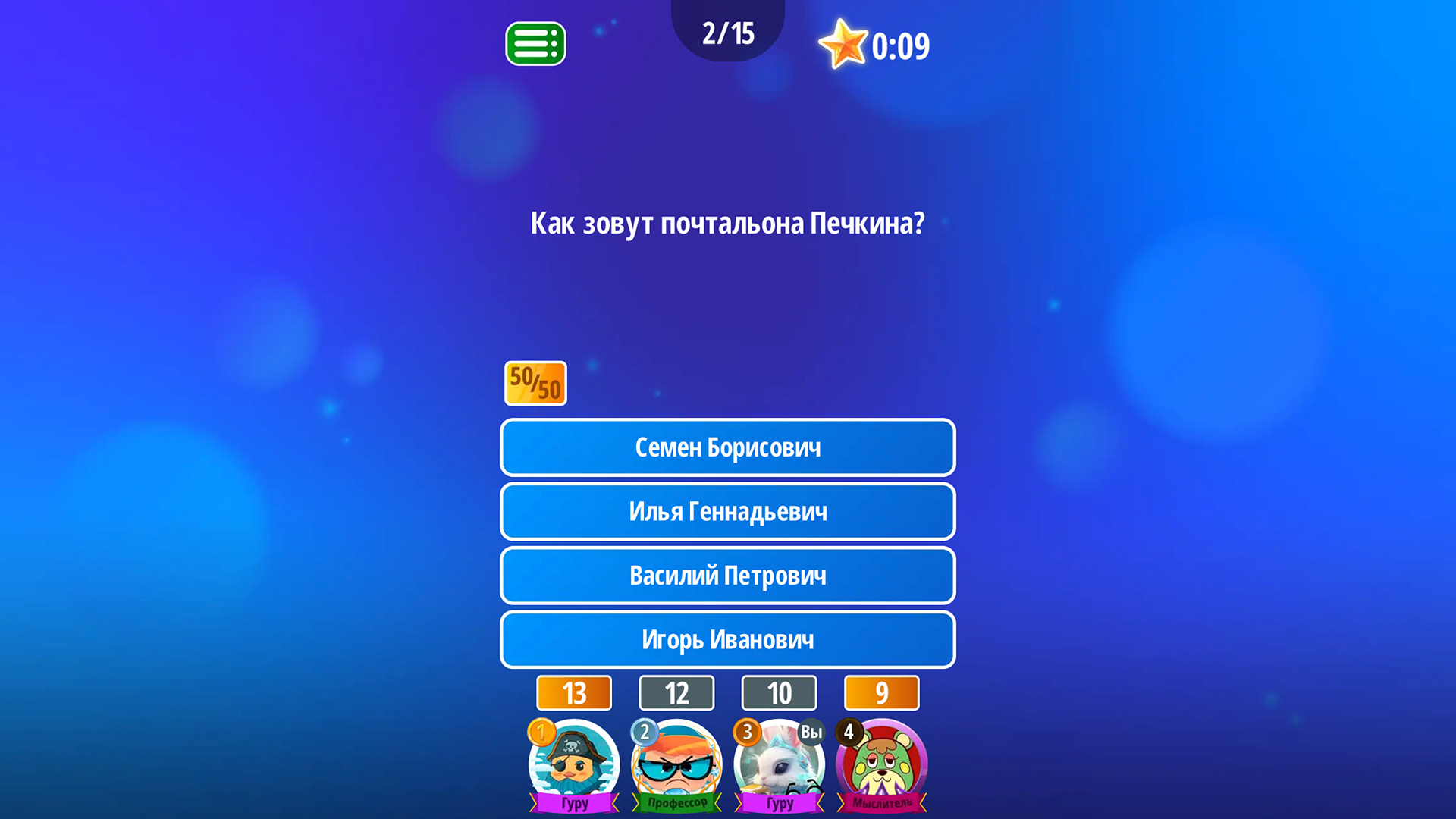Click the «Вы» badge on the bunny avatar
The width and height of the screenshot is (1456, 819).
[811, 733]
